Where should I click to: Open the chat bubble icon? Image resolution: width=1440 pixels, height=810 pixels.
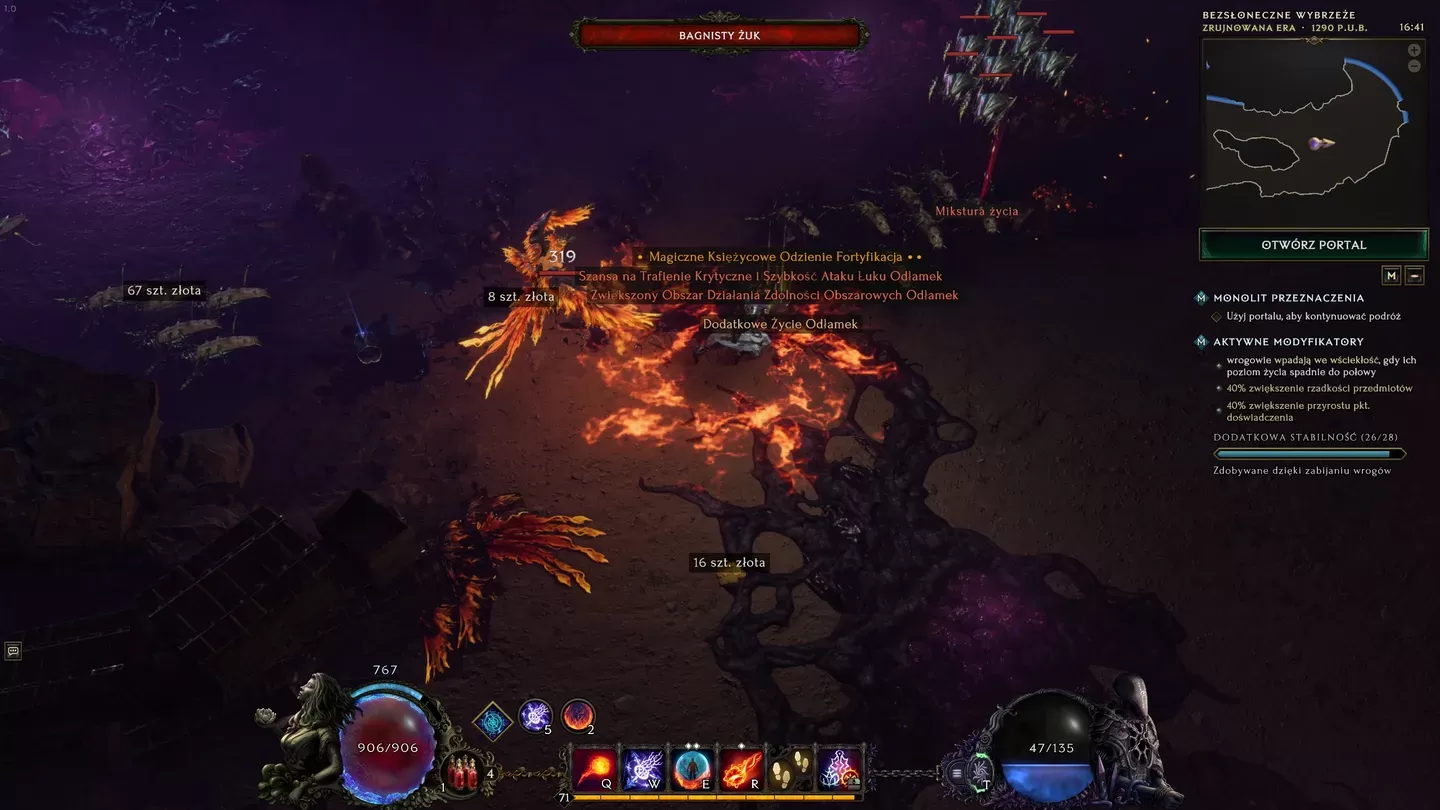pyautogui.click(x=13, y=651)
